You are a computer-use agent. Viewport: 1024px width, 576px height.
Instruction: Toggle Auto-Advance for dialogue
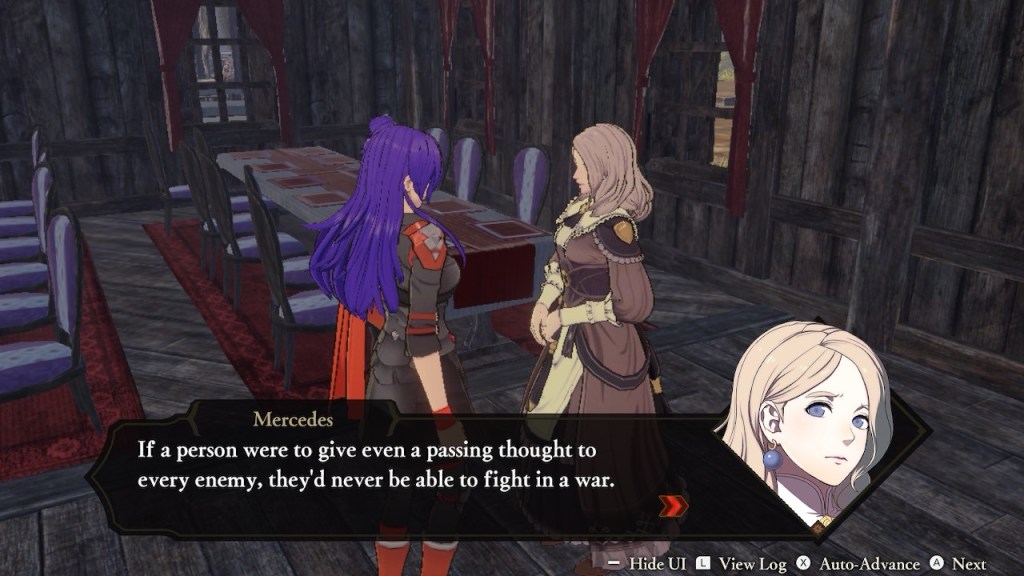point(853,564)
